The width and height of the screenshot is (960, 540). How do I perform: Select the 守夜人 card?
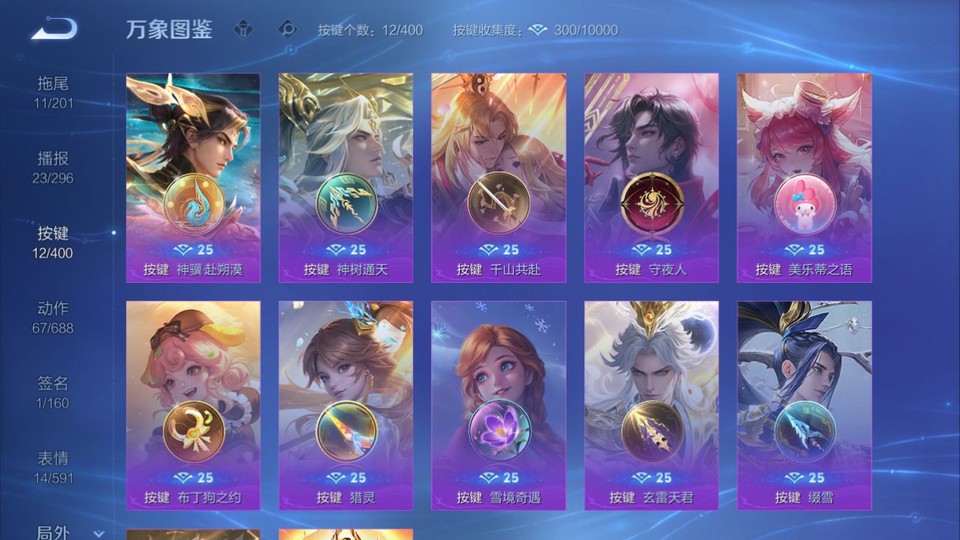(651, 177)
